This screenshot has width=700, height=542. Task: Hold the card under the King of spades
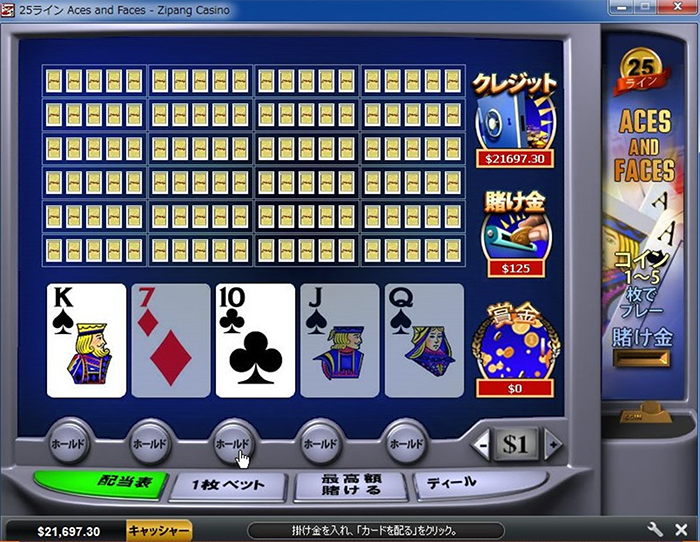(66, 441)
